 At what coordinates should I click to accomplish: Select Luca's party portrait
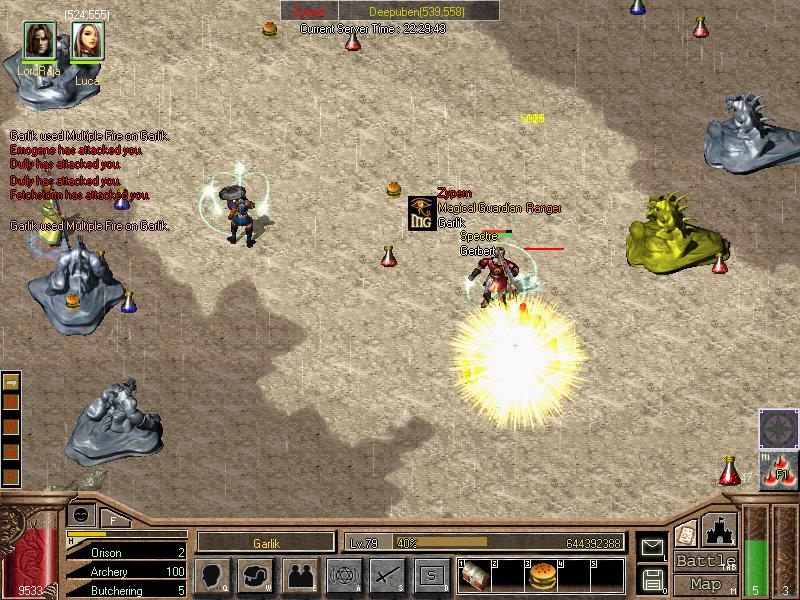[x=86, y=41]
